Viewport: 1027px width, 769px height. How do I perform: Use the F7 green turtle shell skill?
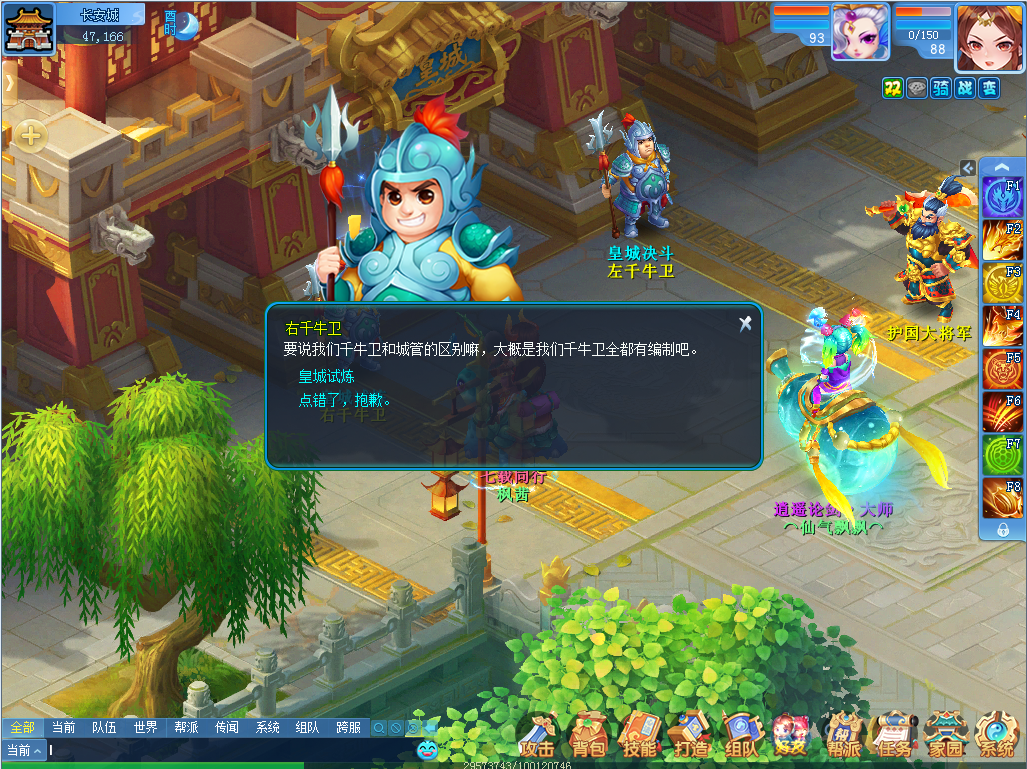(1001, 455)
